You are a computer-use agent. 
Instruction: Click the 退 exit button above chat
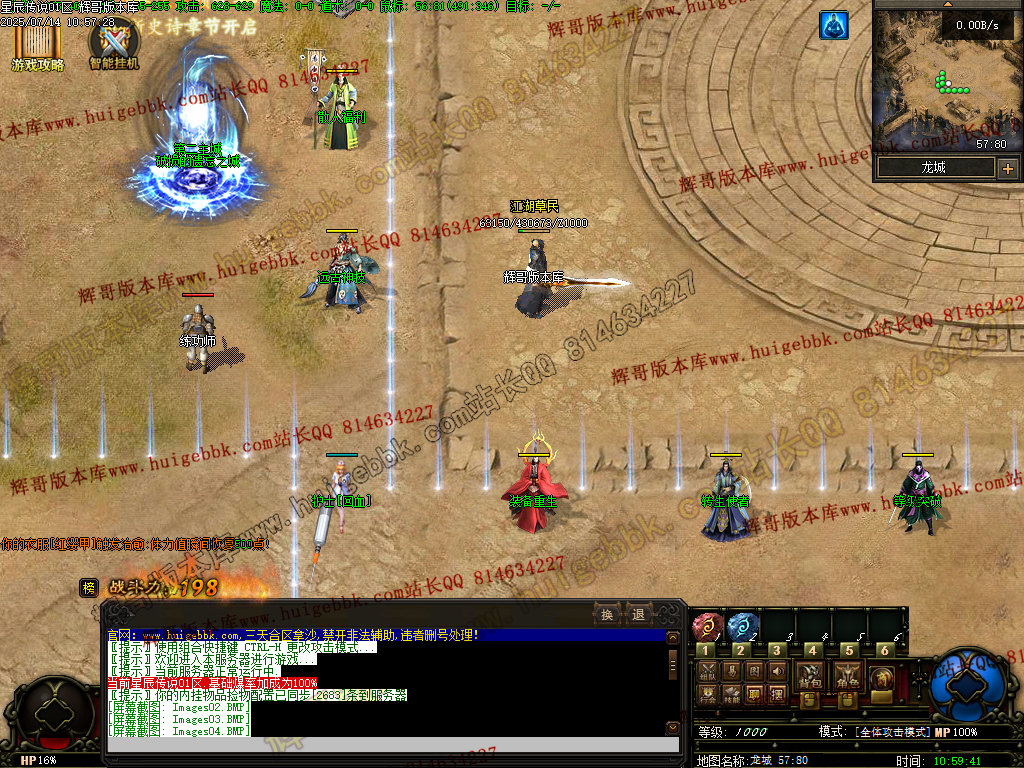pos(638,614)
